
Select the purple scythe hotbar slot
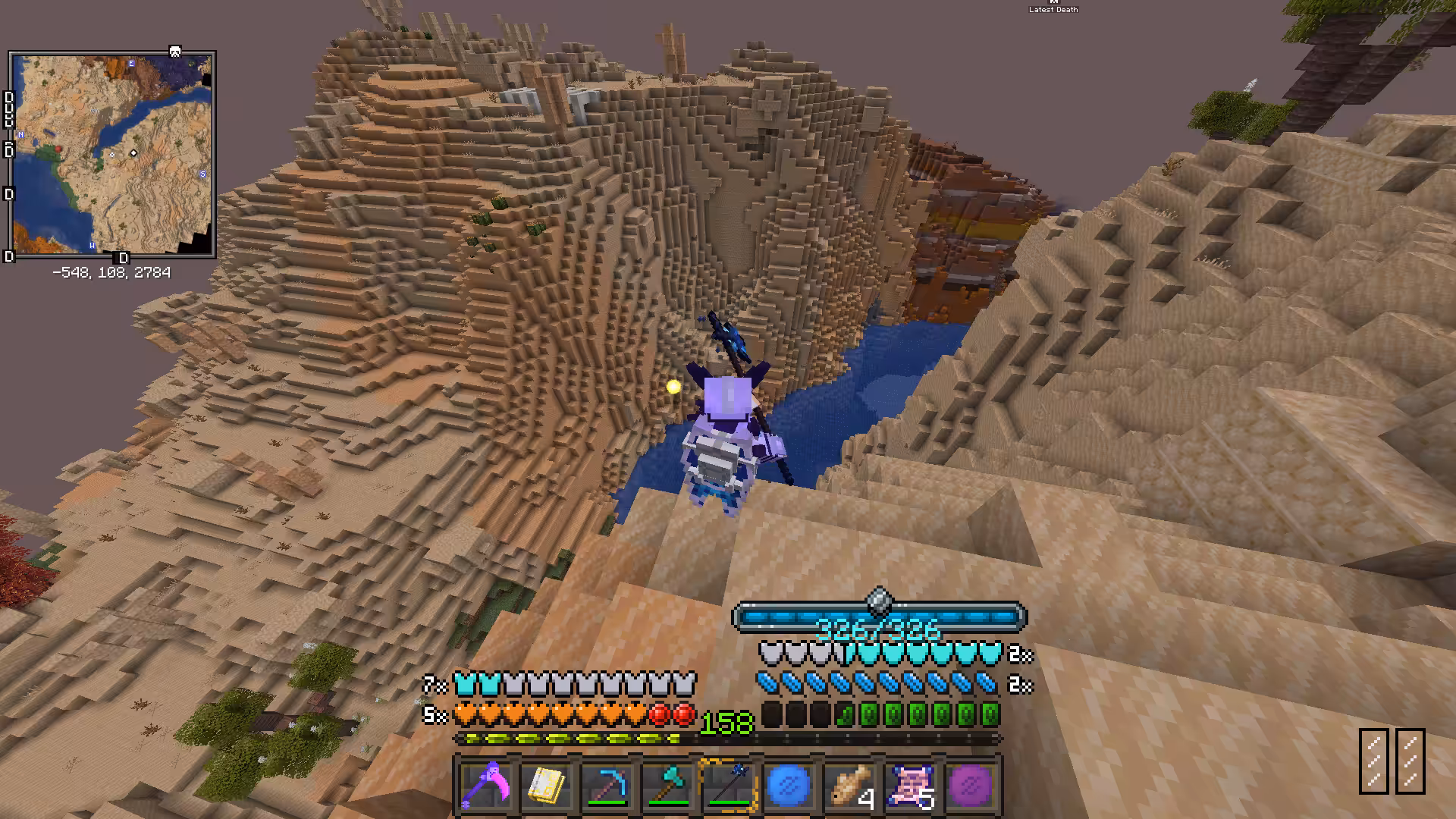486,786
